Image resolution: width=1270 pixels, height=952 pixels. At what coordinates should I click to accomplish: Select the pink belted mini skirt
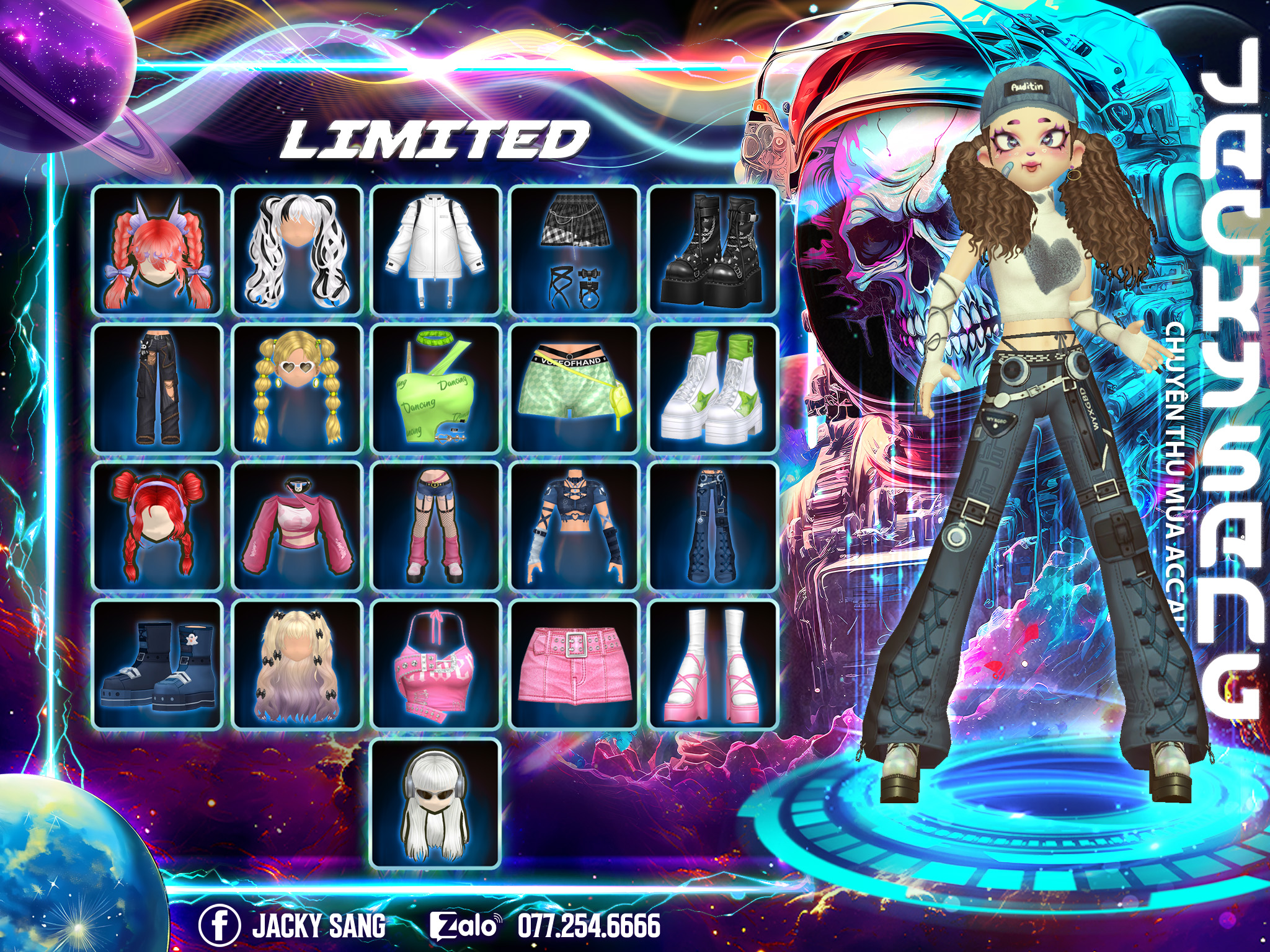574,664
